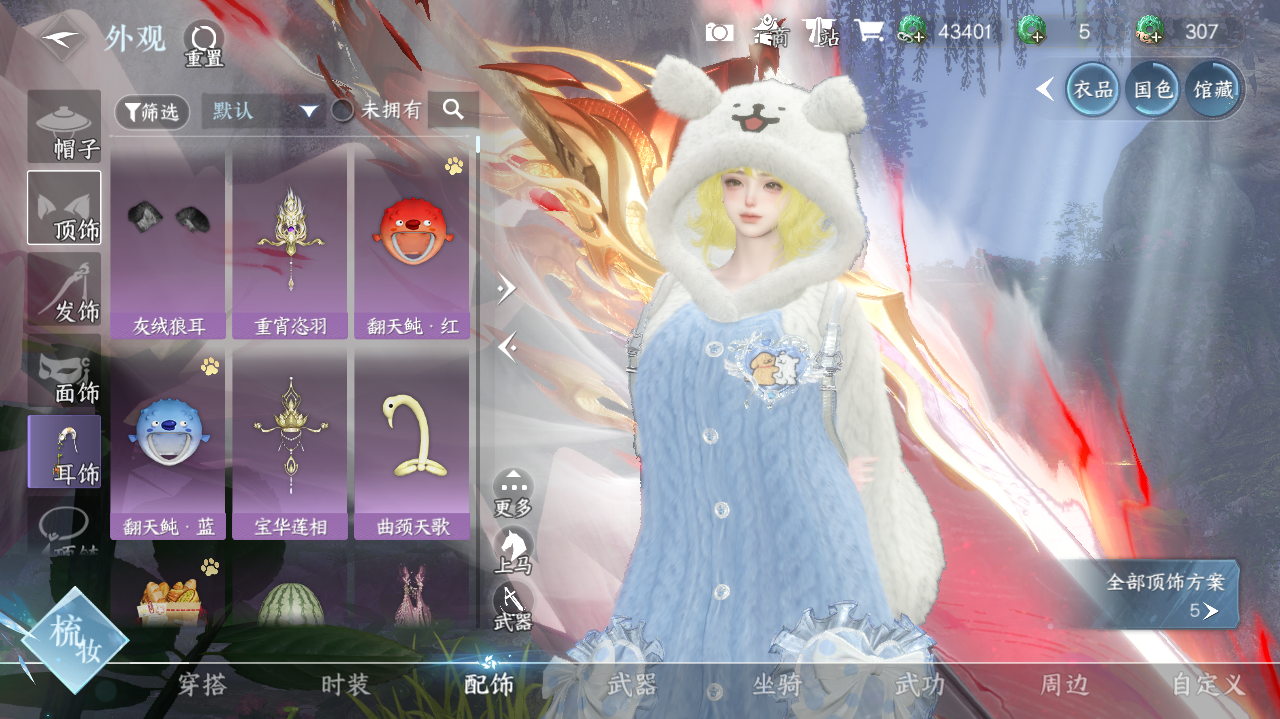Screen dimensions: 1280x719
Task: Reset appearance with the 重置 button
Action: click(204, 44)
